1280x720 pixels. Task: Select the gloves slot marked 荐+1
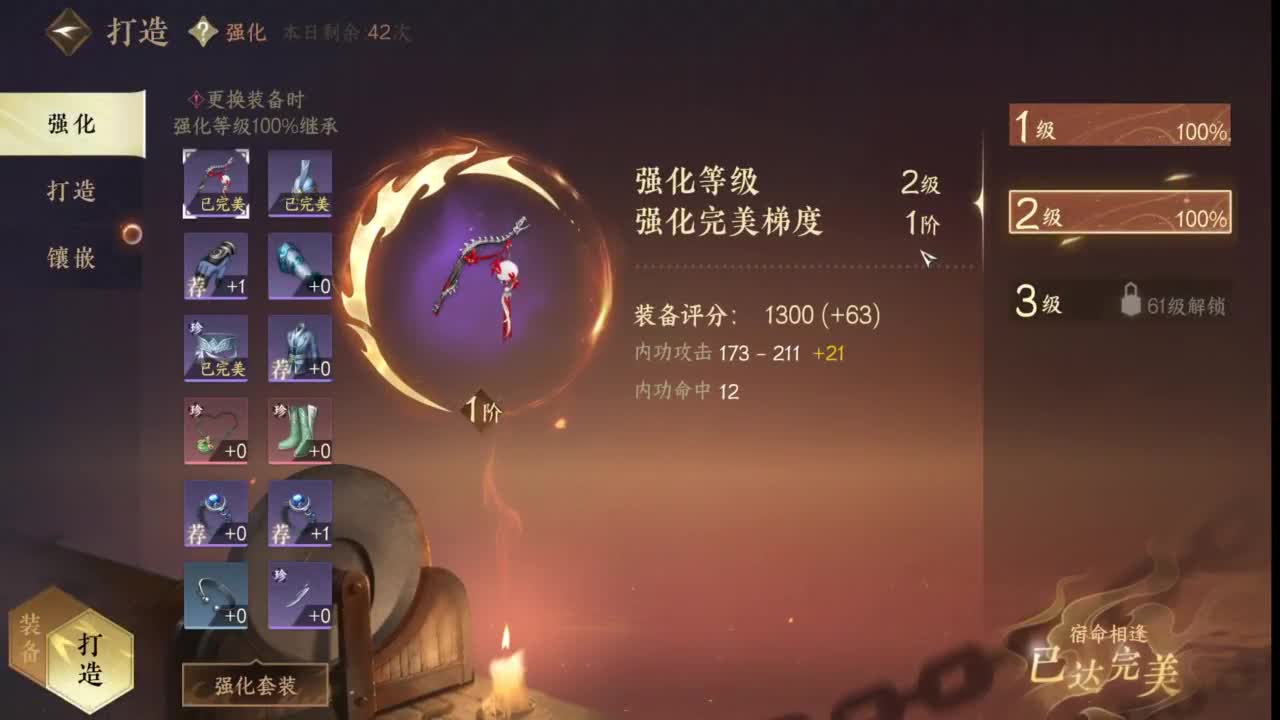coord(214,264)
